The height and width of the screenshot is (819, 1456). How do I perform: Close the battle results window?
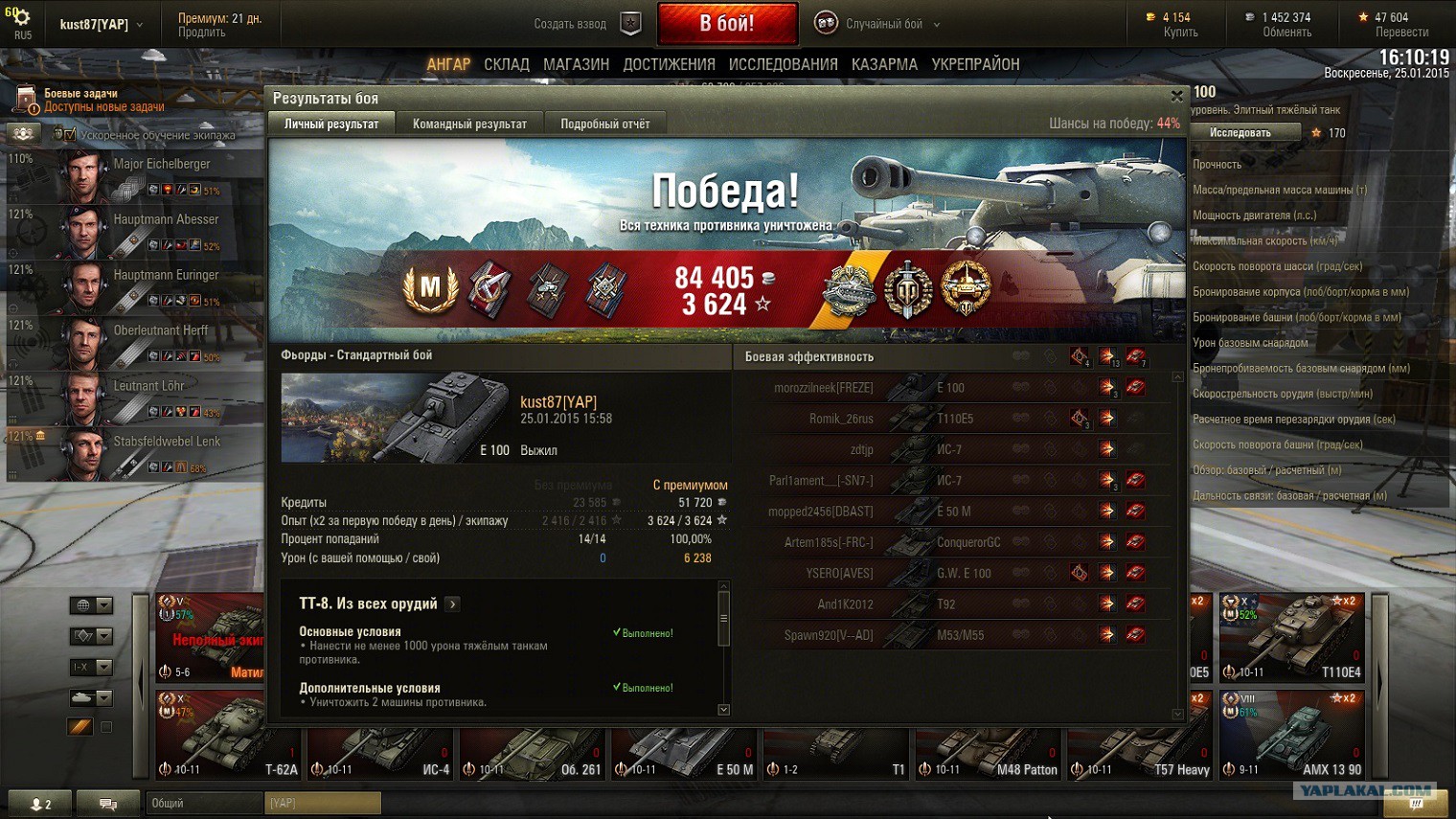(x=1176, y=96)
